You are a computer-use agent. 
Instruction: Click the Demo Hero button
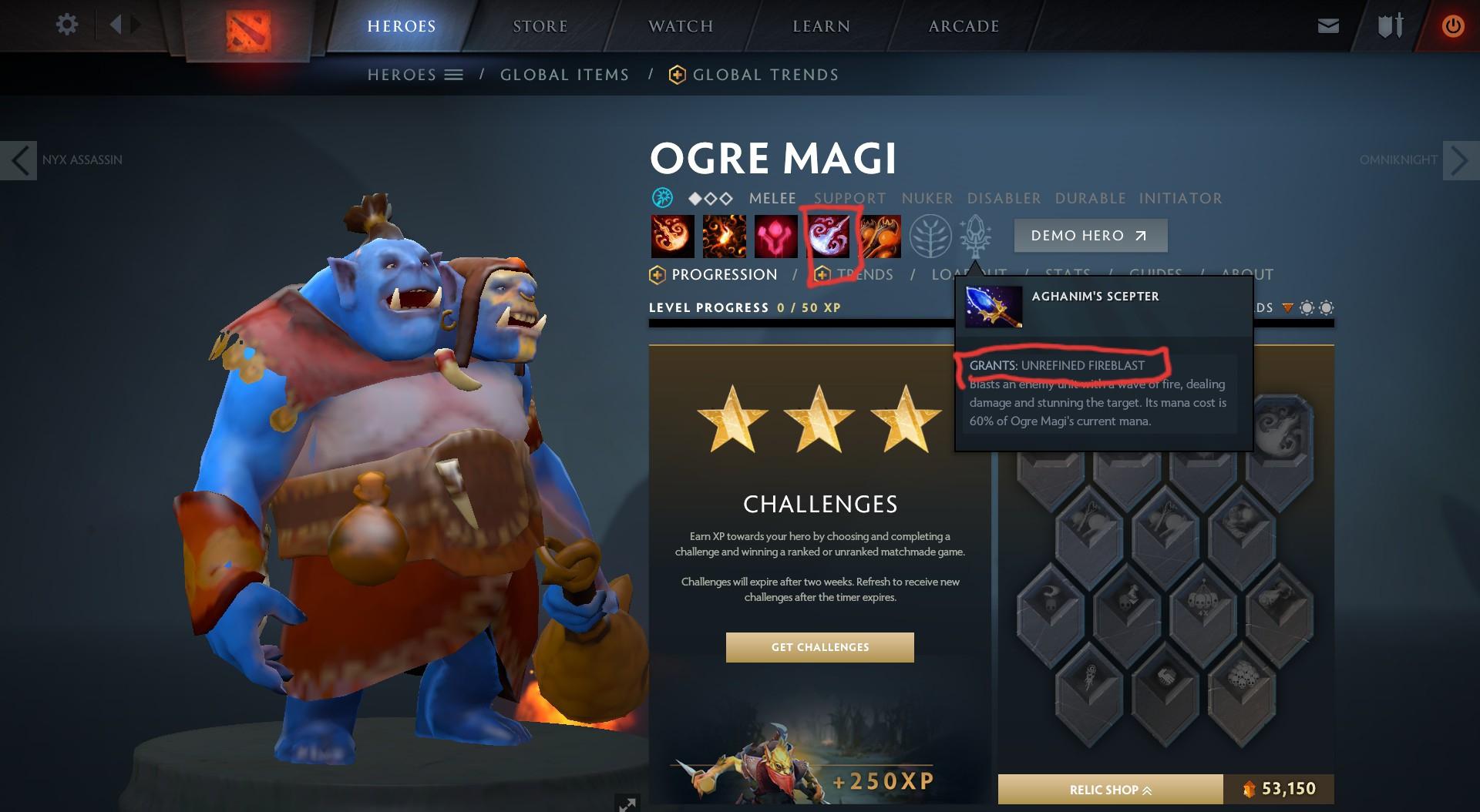click(x=1090, y=236)
